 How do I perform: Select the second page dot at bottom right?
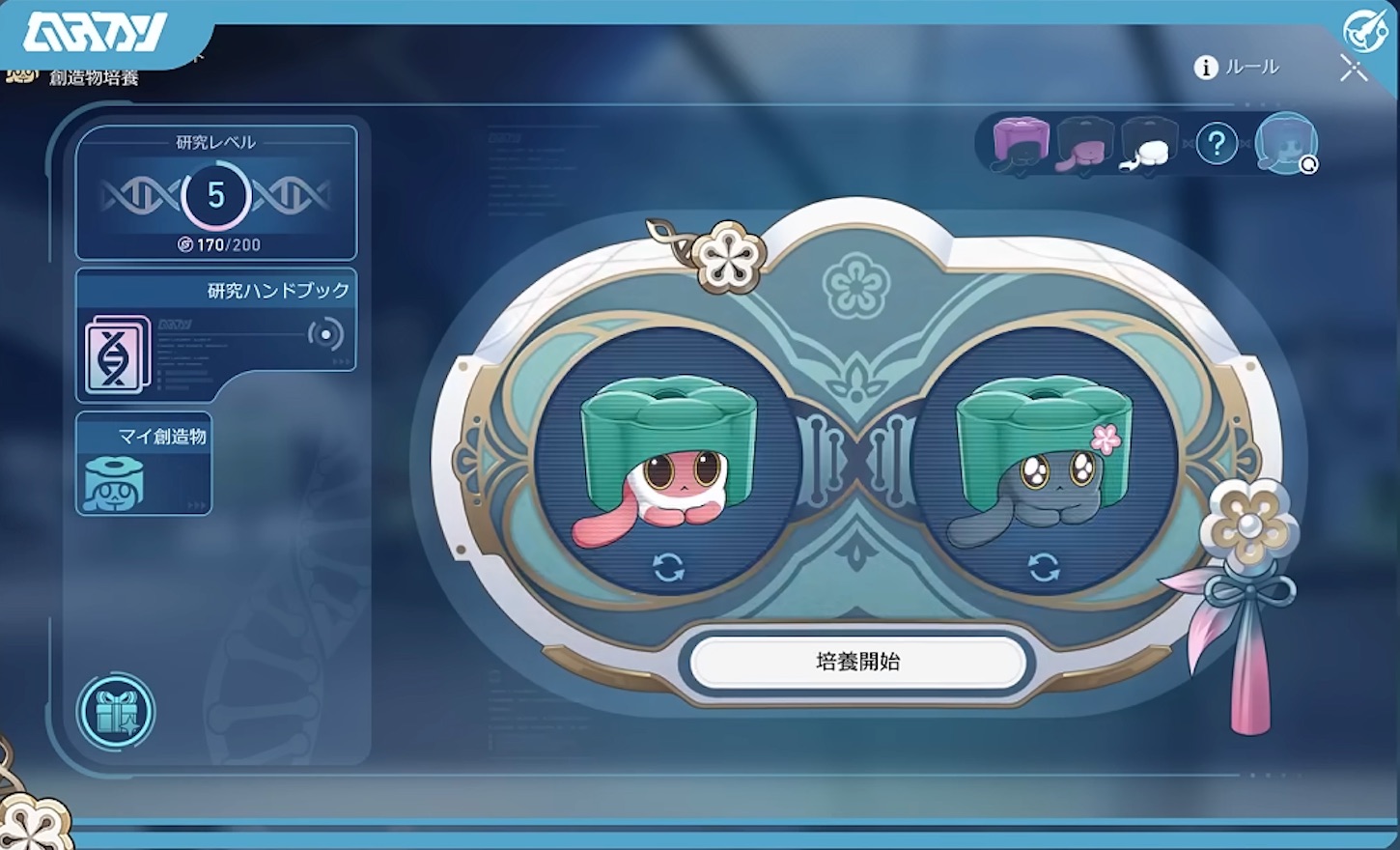pos(1268,776)
